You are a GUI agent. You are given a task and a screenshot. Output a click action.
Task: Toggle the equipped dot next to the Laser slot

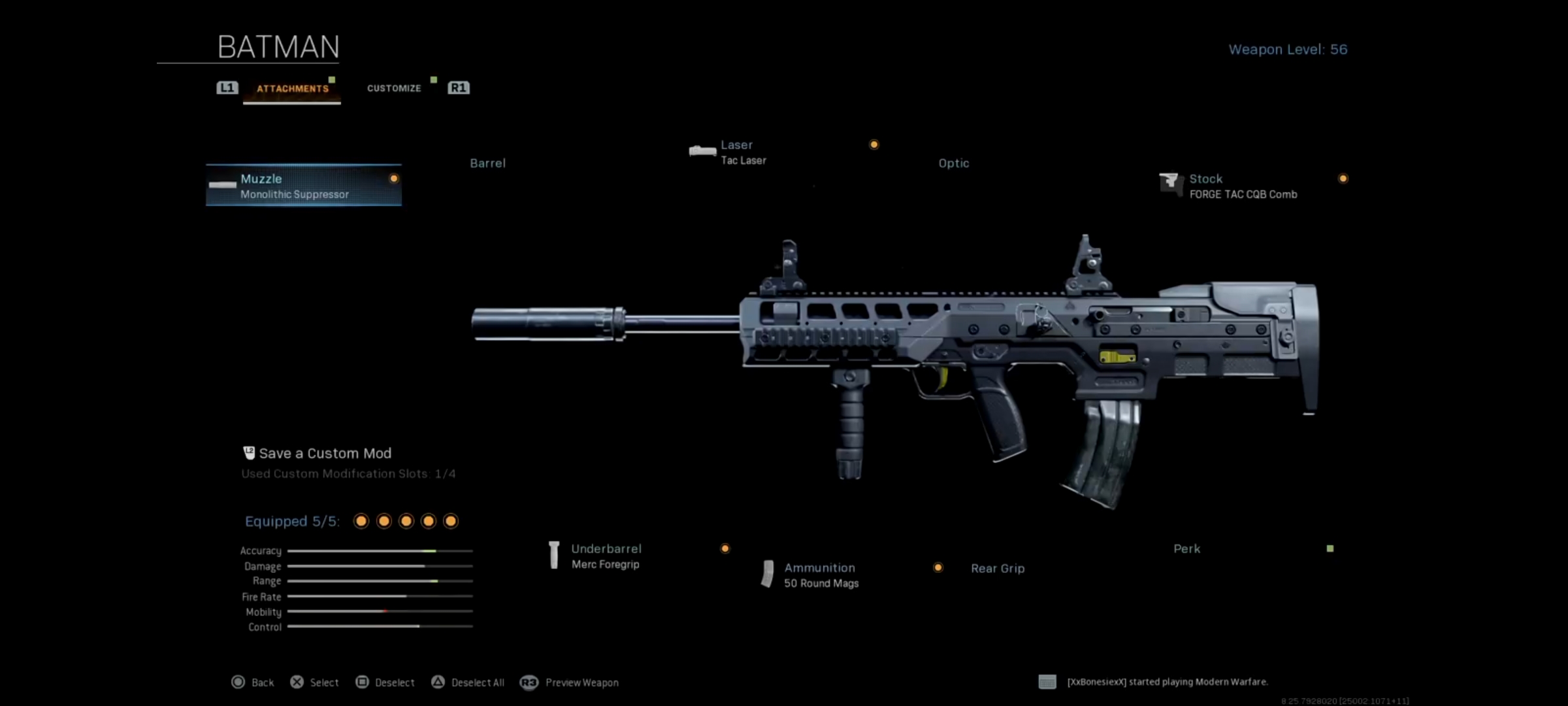coord(874,144)
